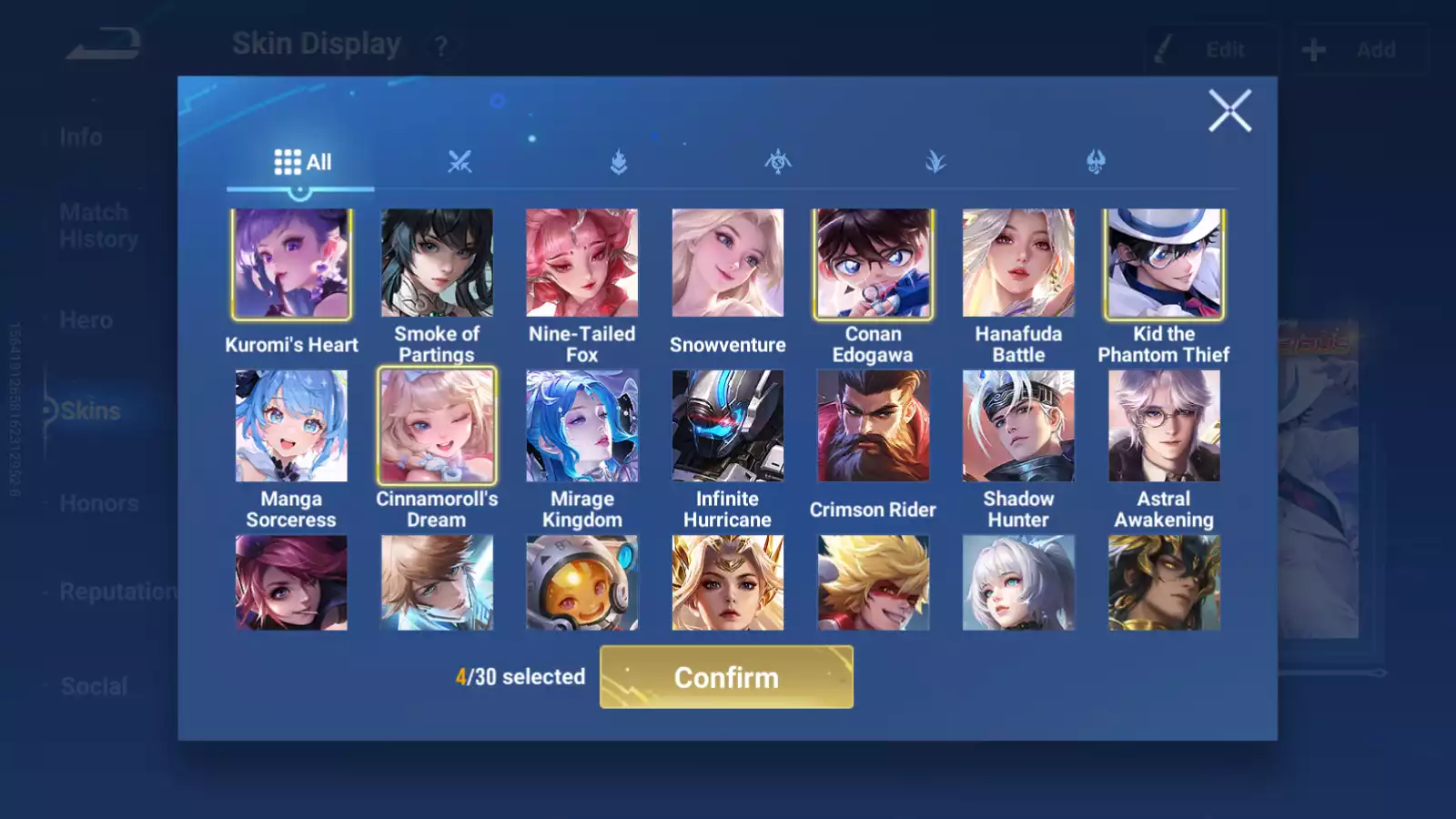This screenshot has width=1456, height=819.
Task: Close the skin selection dialog
Action: [1229, 111]
